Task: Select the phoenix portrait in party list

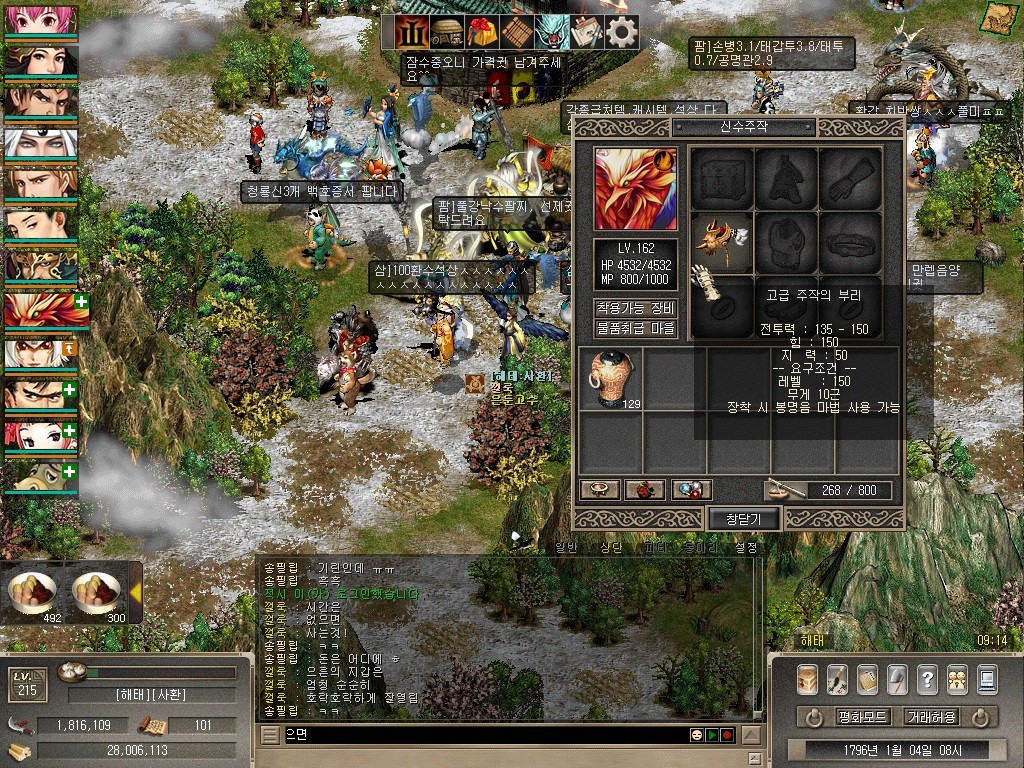Action: coord(40,311)
